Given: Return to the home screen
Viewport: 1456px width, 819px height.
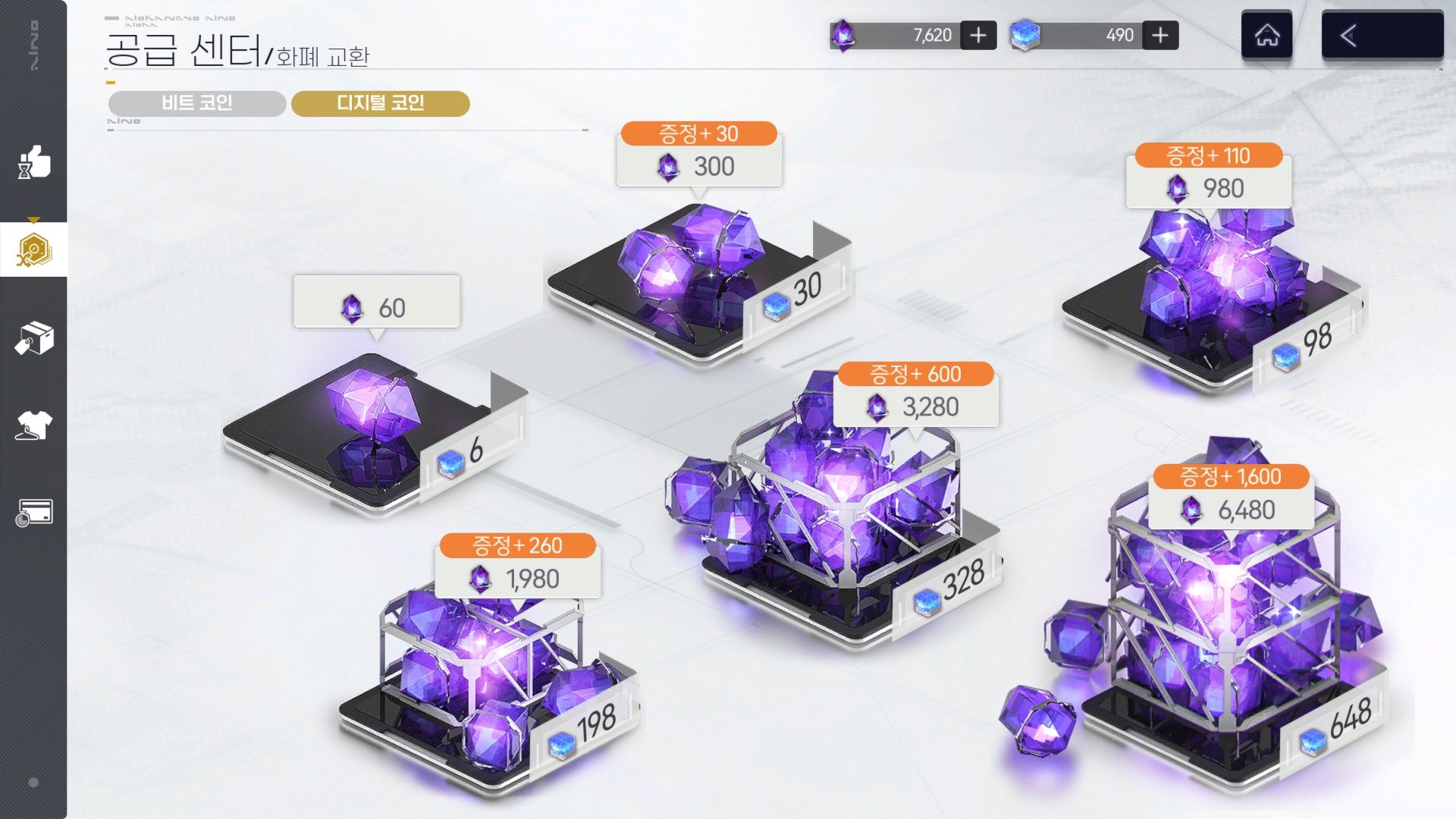Looking at the screenshot, I should [1266, 36].
